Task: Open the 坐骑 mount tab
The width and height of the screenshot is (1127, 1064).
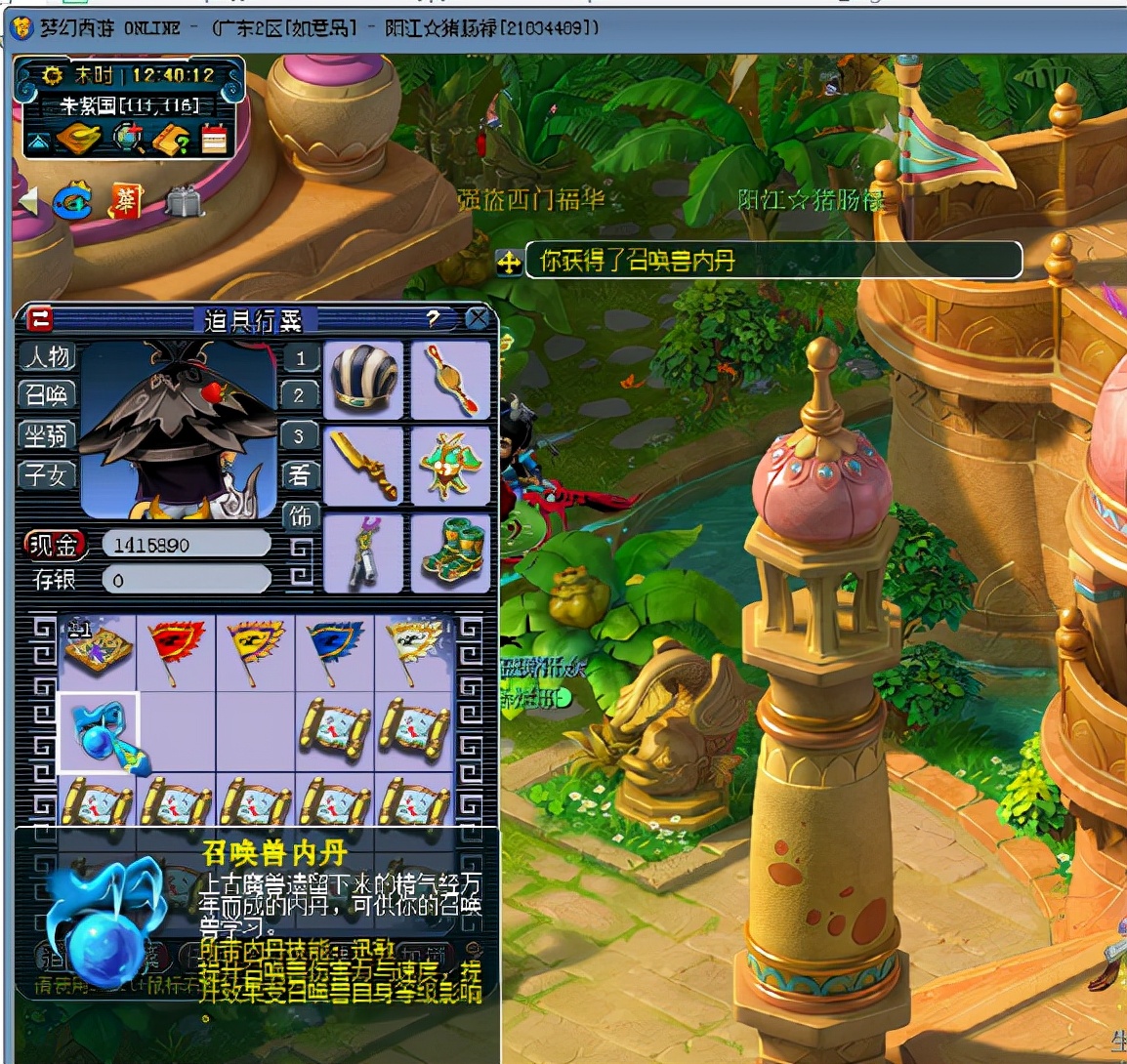Action: click(x=47, y=435)
